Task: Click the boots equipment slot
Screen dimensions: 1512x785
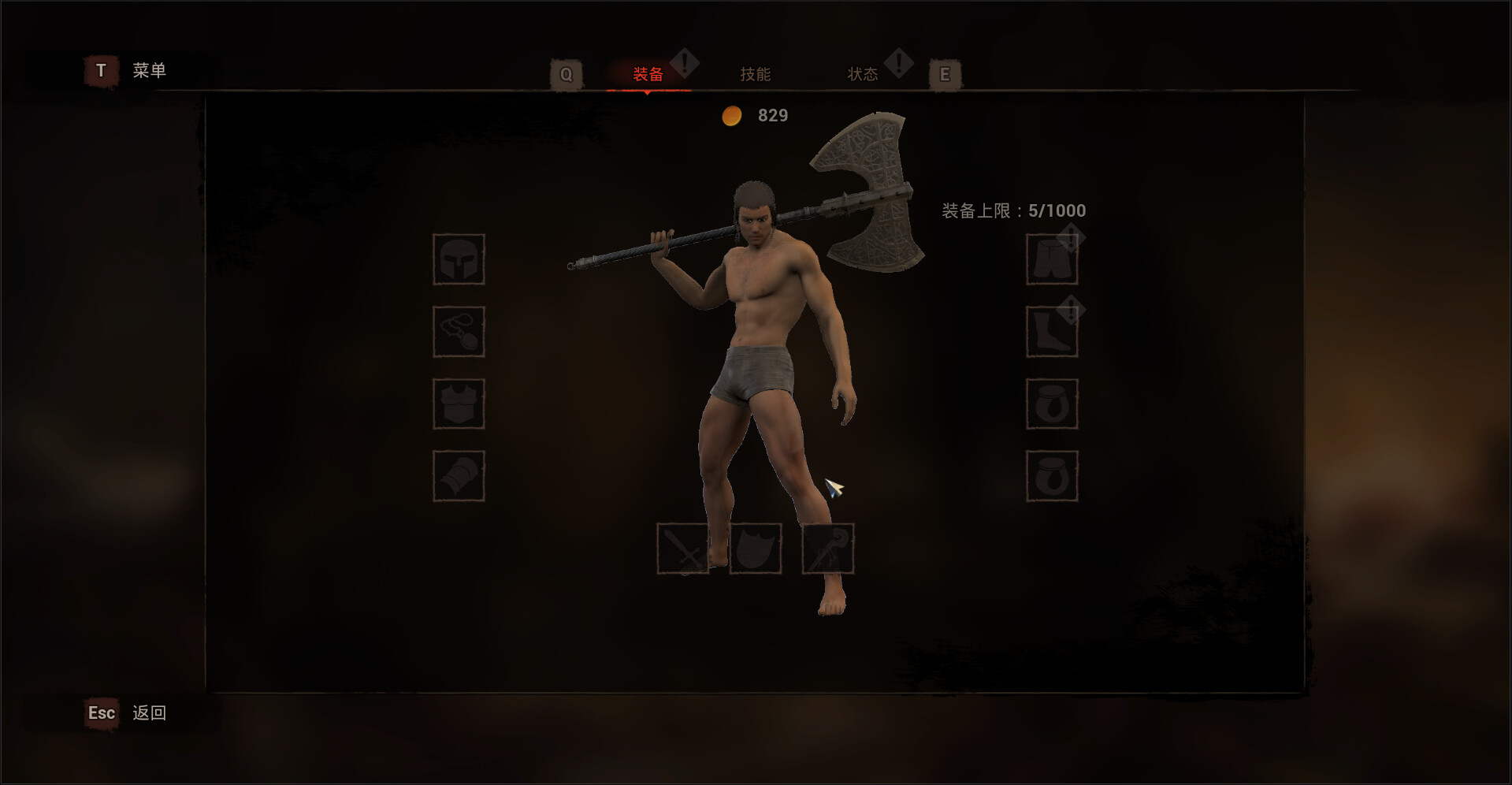Action: click(x=1053, y=331)
